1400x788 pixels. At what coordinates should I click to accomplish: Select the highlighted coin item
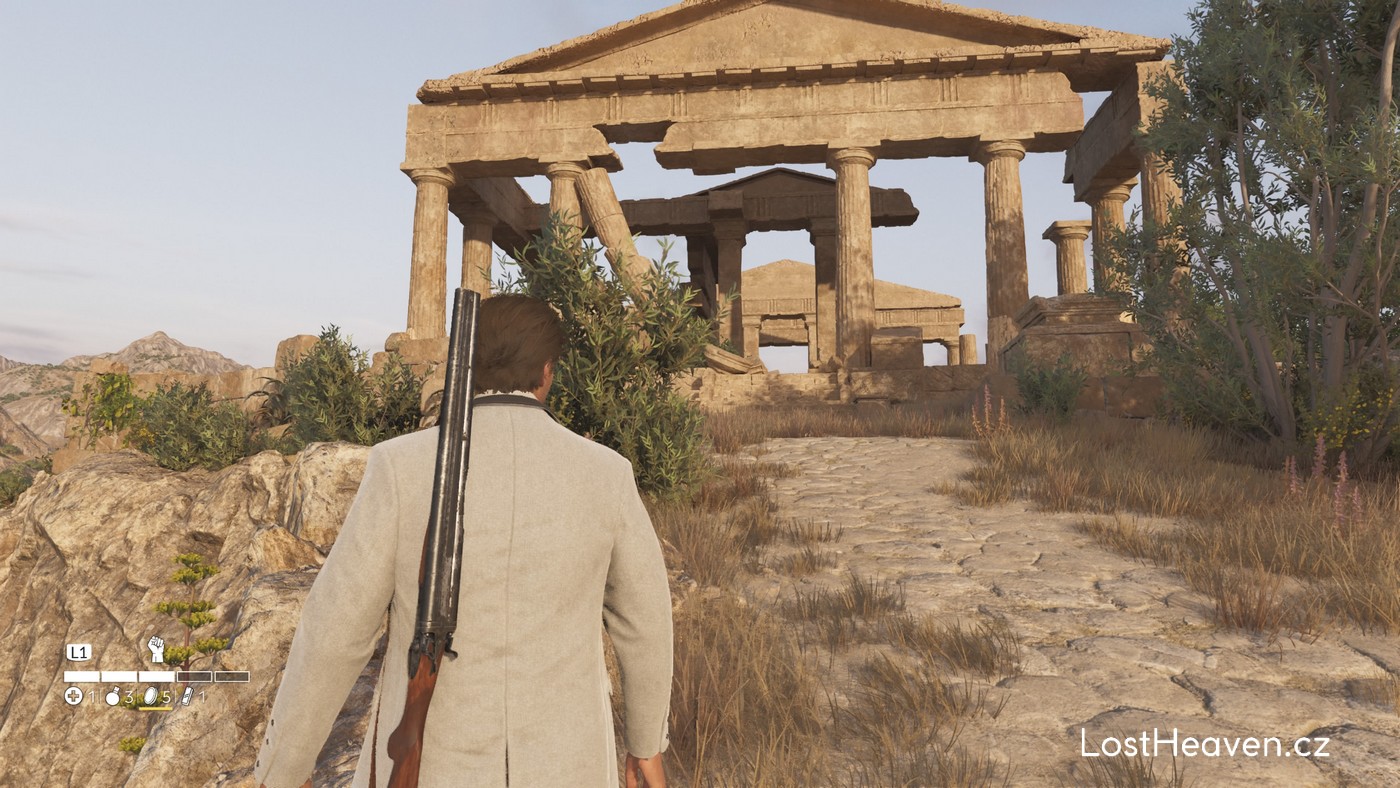click(151, 696)
